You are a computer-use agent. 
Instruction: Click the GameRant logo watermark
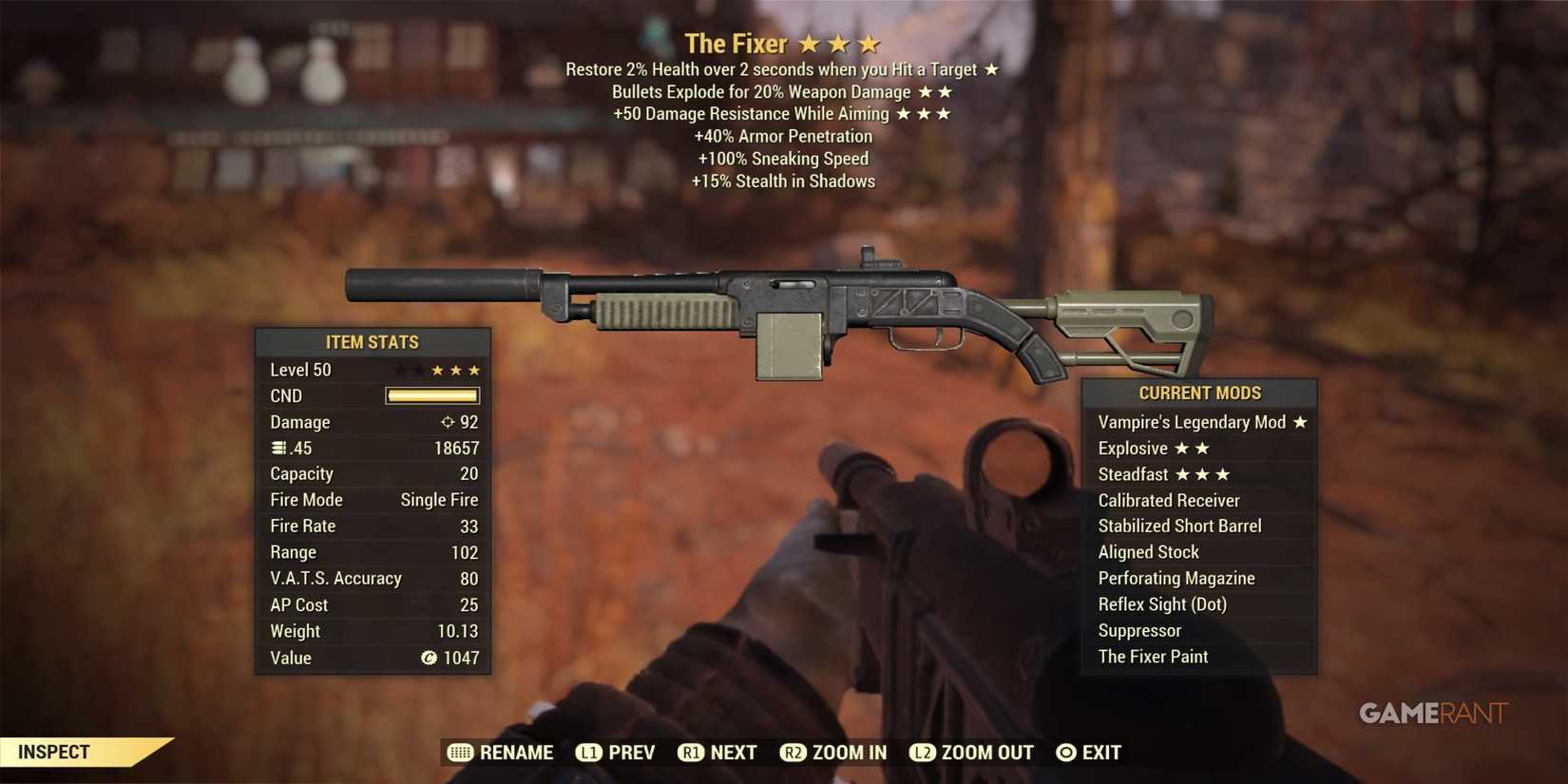point(1431,713)
